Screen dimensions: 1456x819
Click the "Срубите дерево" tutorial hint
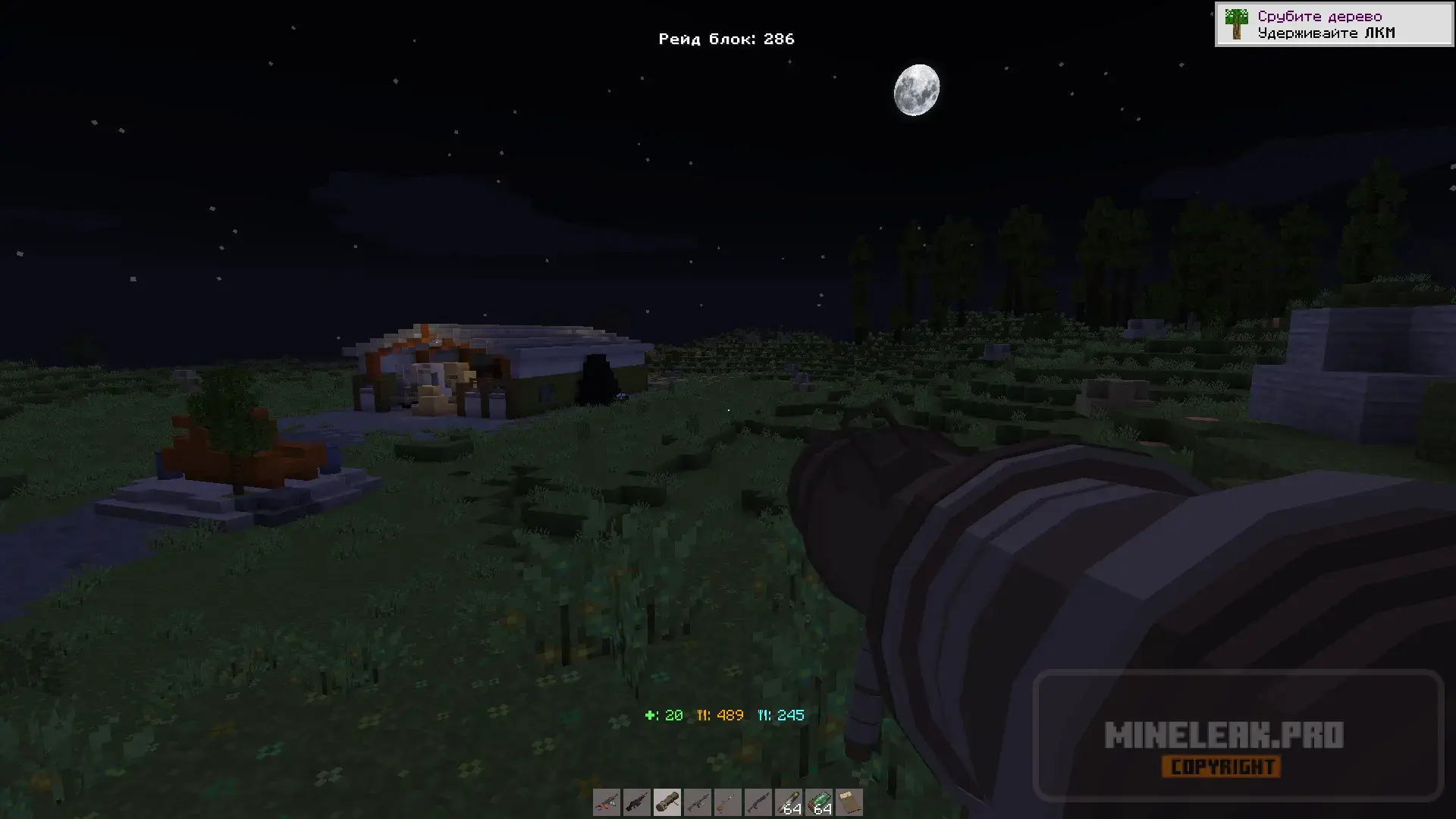tap(1333, 24)
